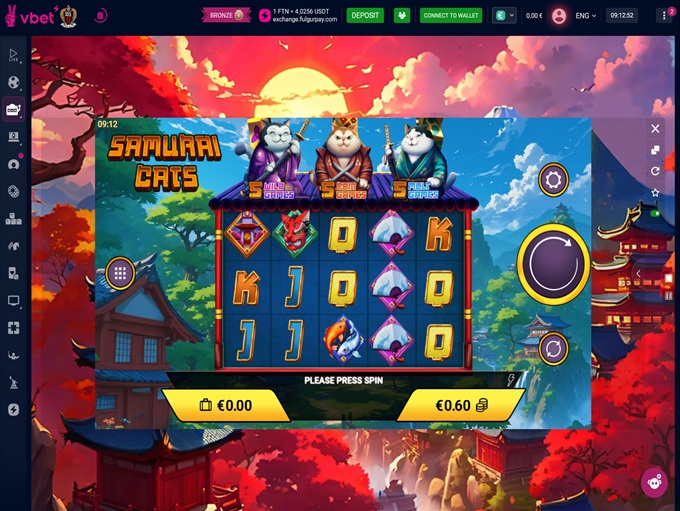Toggle the lightning bolt turbo spin icon
The height and width of the screenshot is (511, 680).
512,380
